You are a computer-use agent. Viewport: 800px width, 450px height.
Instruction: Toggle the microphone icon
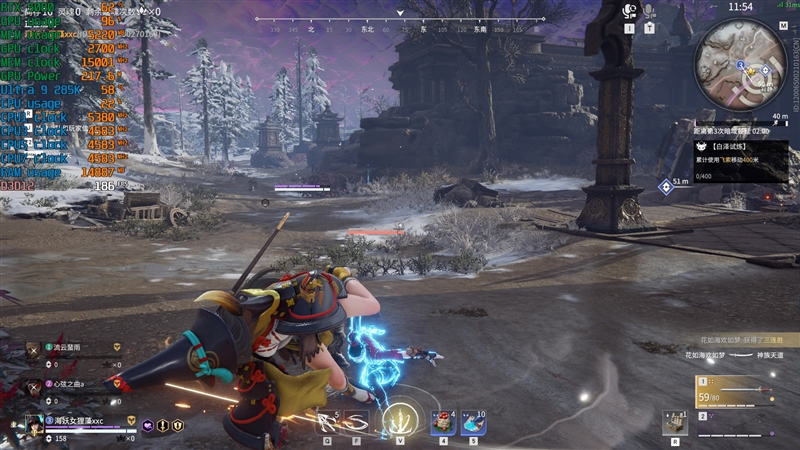coord(650,12)
